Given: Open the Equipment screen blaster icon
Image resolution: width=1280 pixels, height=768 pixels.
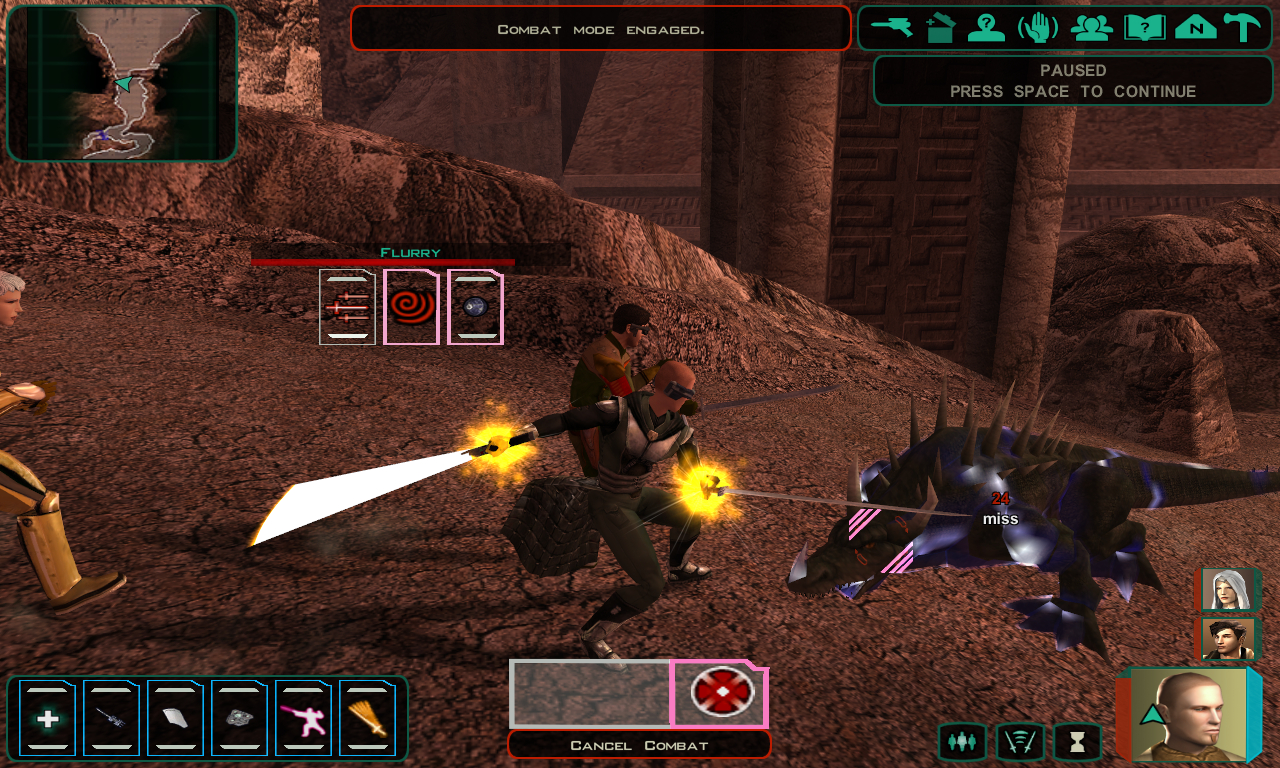Looking at the screenshot, I should 891,27.
